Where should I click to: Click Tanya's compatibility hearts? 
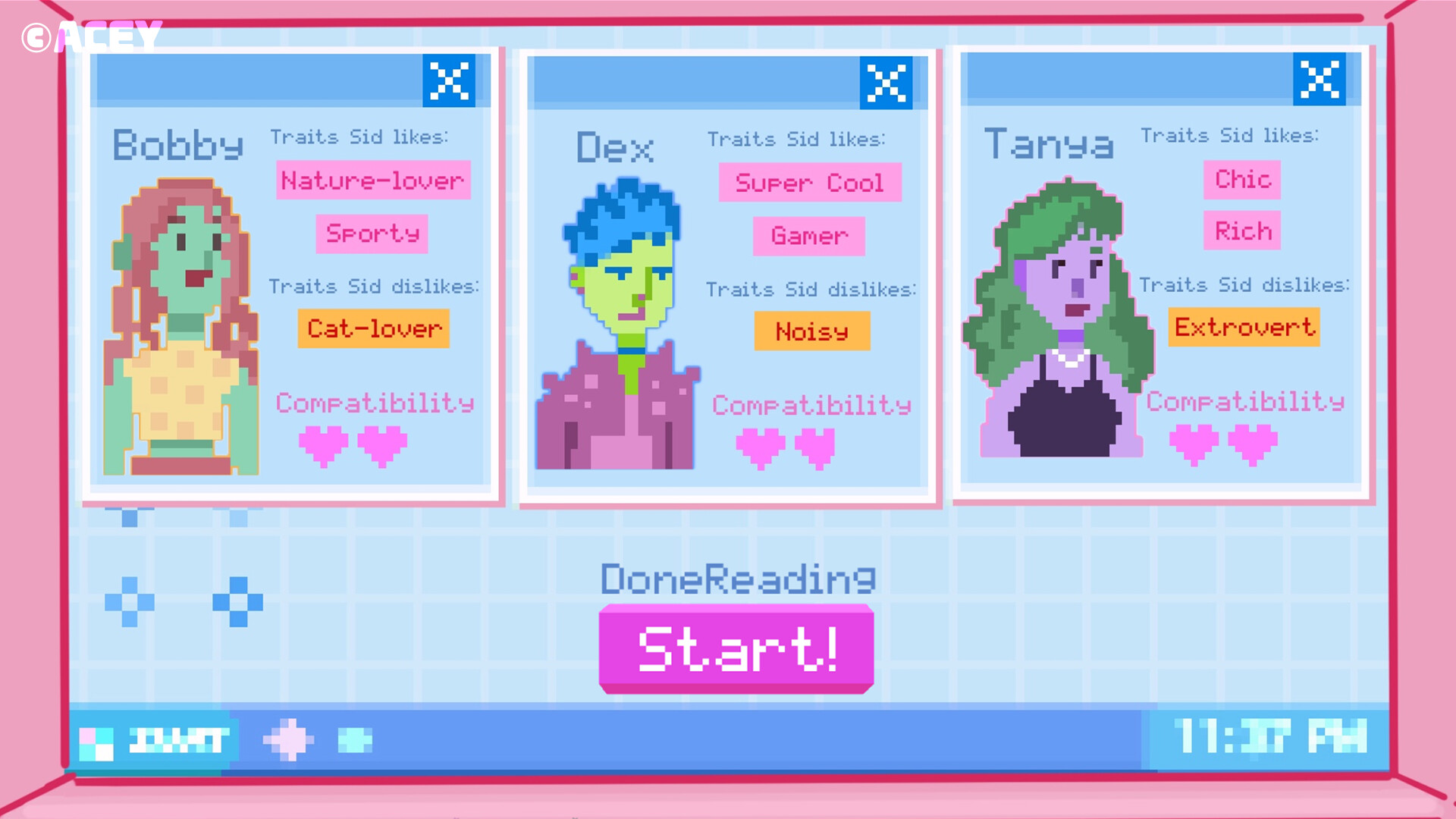pyautogui.click(x=1222, y=444)
